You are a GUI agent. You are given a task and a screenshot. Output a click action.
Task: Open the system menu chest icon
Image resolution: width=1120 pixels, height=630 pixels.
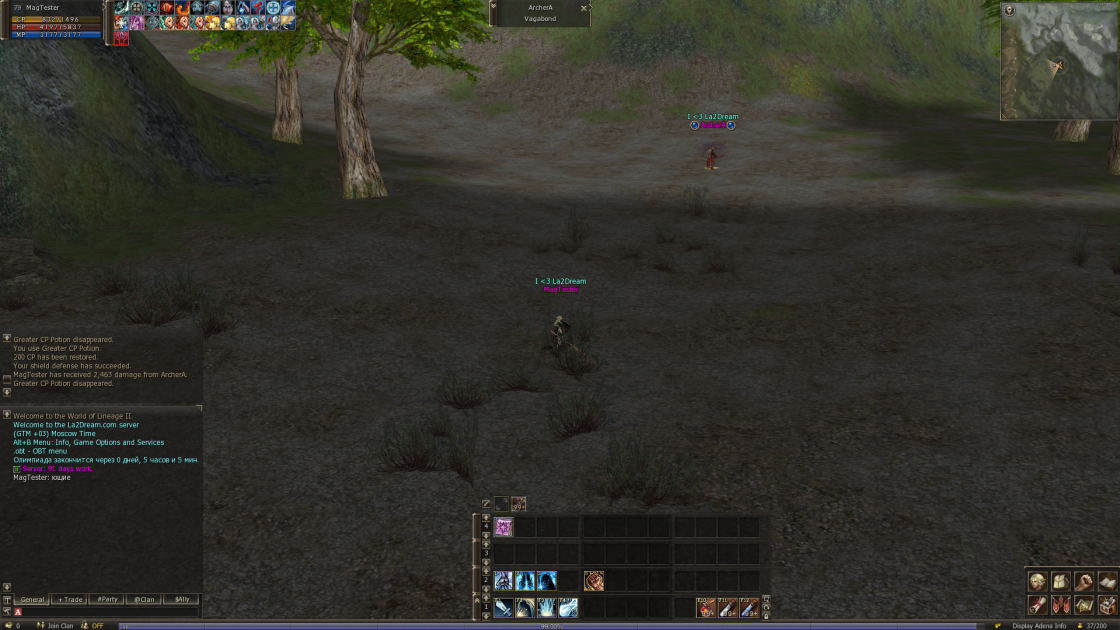(1107, 605)
